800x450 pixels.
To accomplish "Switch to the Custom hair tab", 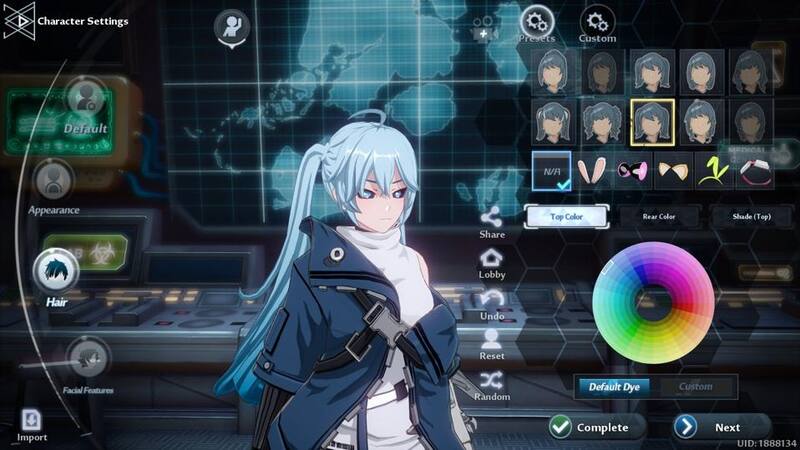I will [x=597, y=22].
